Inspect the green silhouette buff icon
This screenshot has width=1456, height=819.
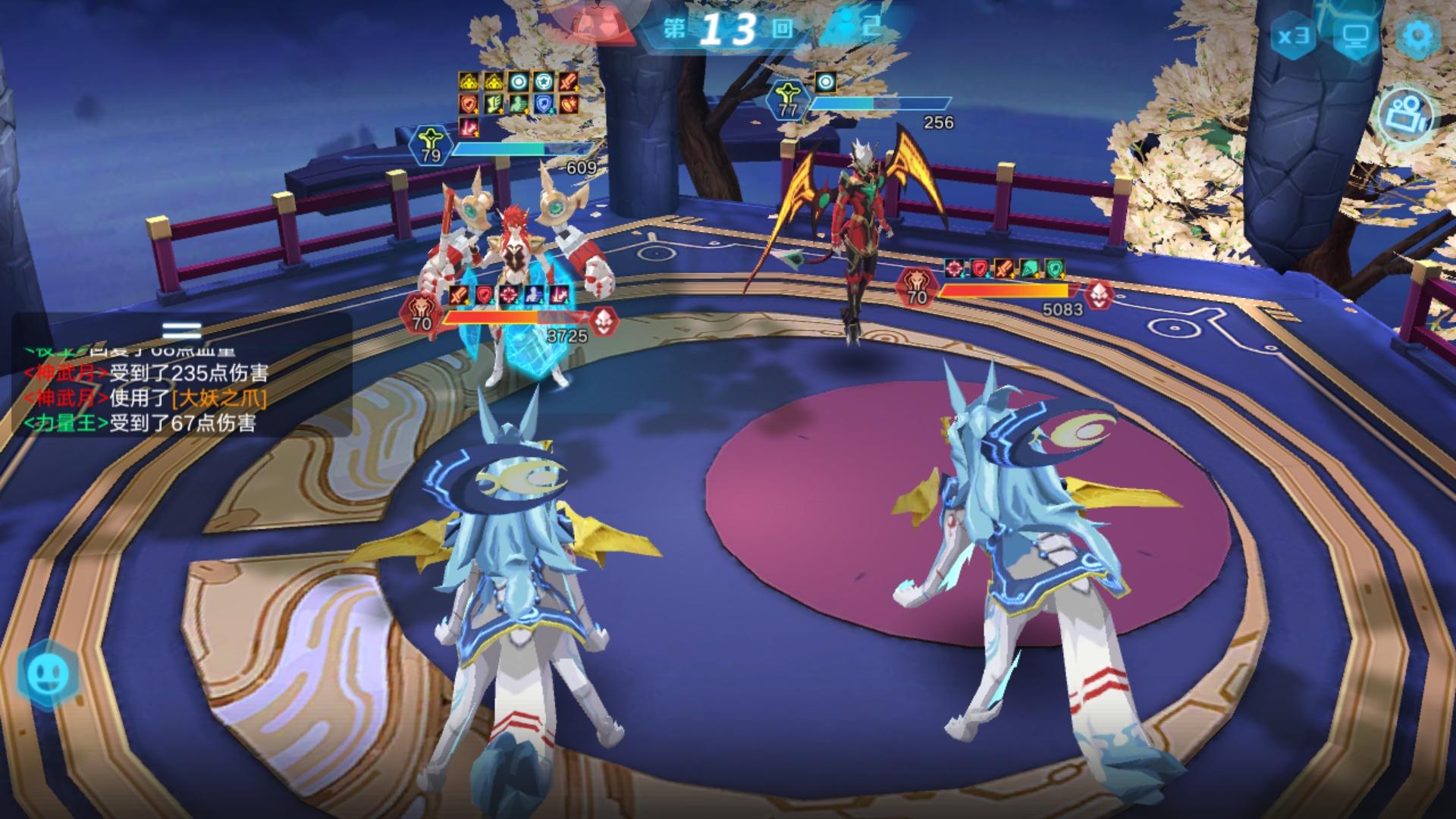(519, 105)
